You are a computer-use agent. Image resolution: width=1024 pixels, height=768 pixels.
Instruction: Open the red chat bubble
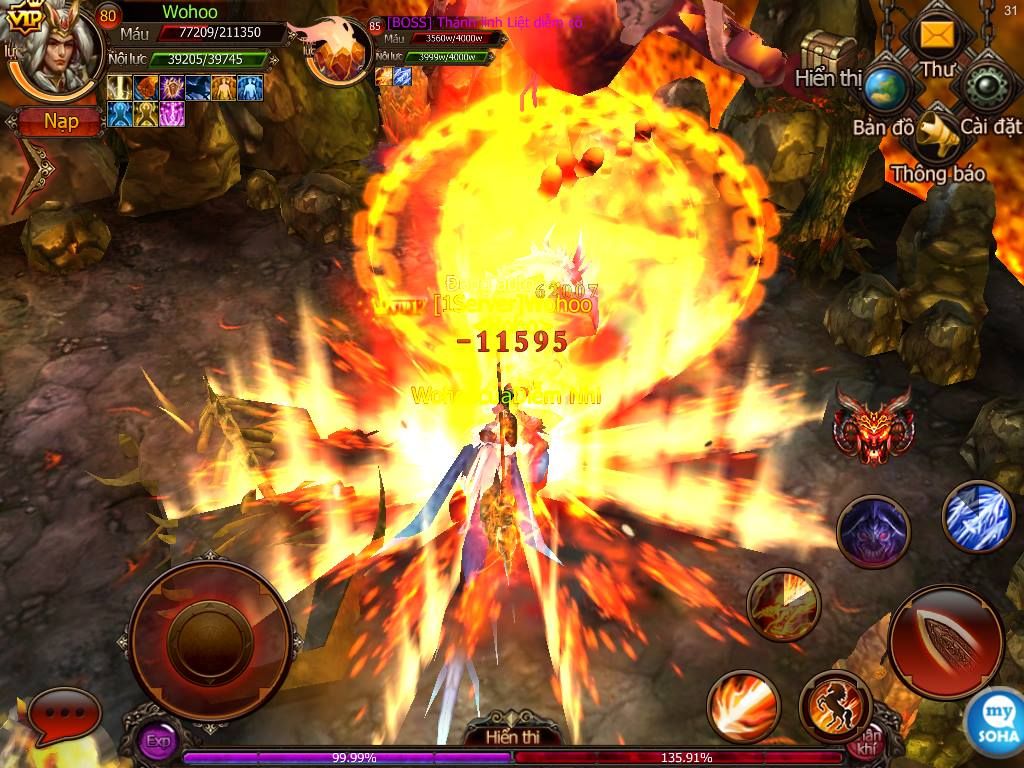(66, 716)
